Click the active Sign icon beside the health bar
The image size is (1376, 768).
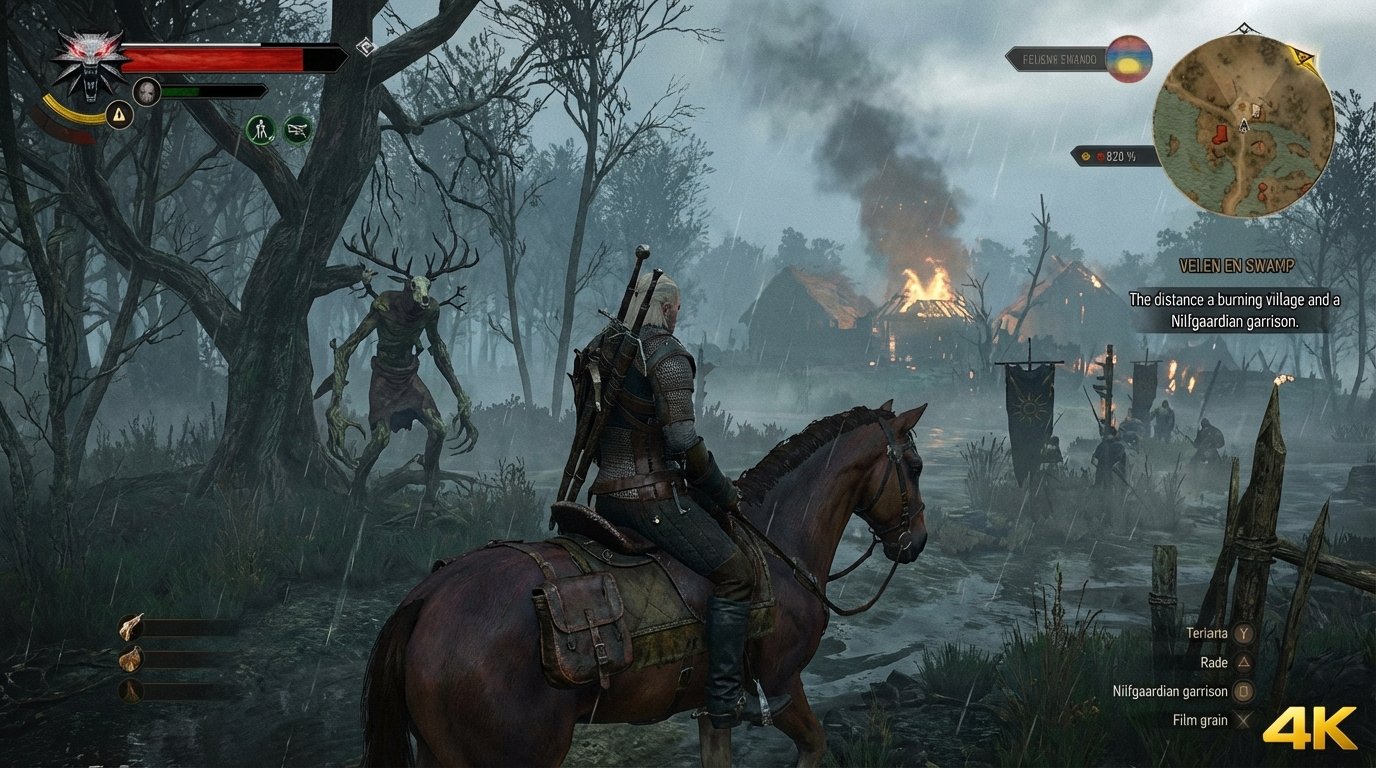(x=365, y=47)
